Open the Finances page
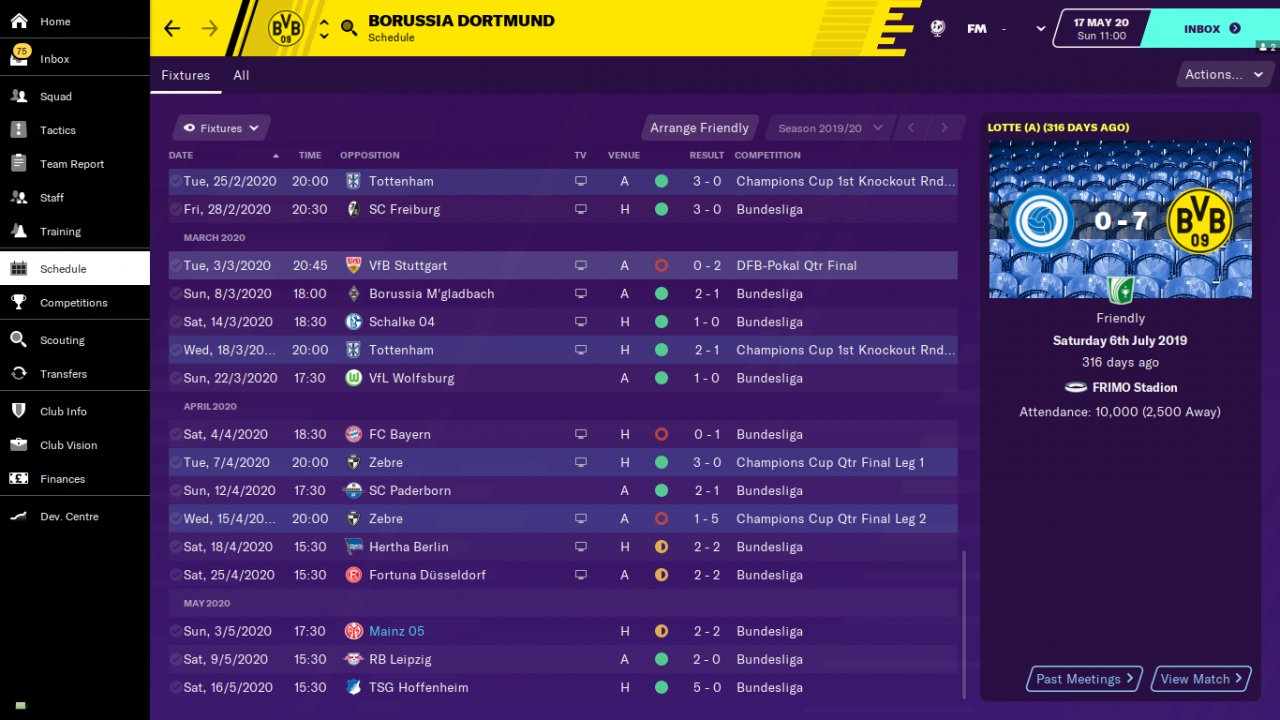 coord(62,479)
